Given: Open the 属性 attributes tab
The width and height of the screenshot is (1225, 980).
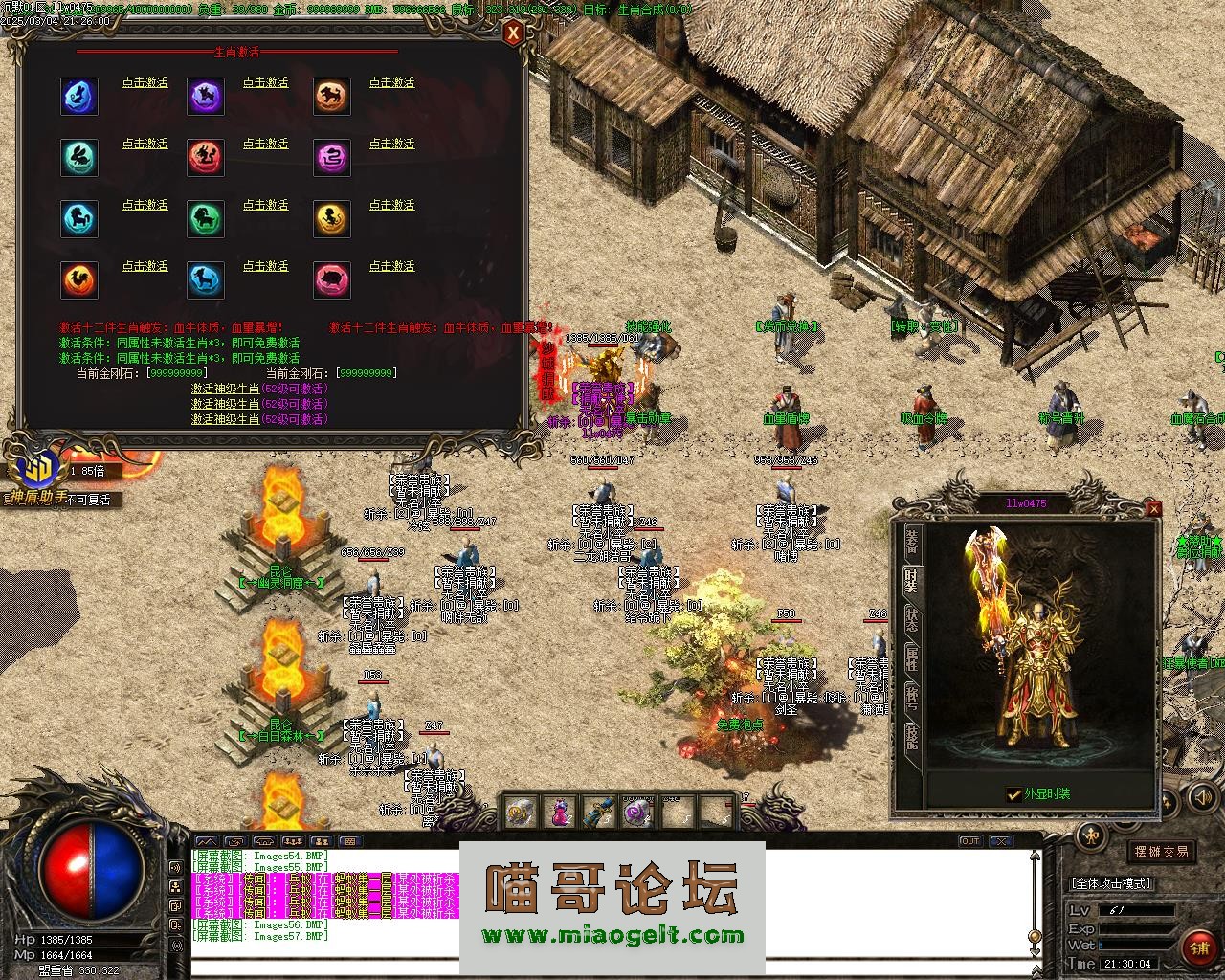Looking at the screenshot, I should 912,657.
